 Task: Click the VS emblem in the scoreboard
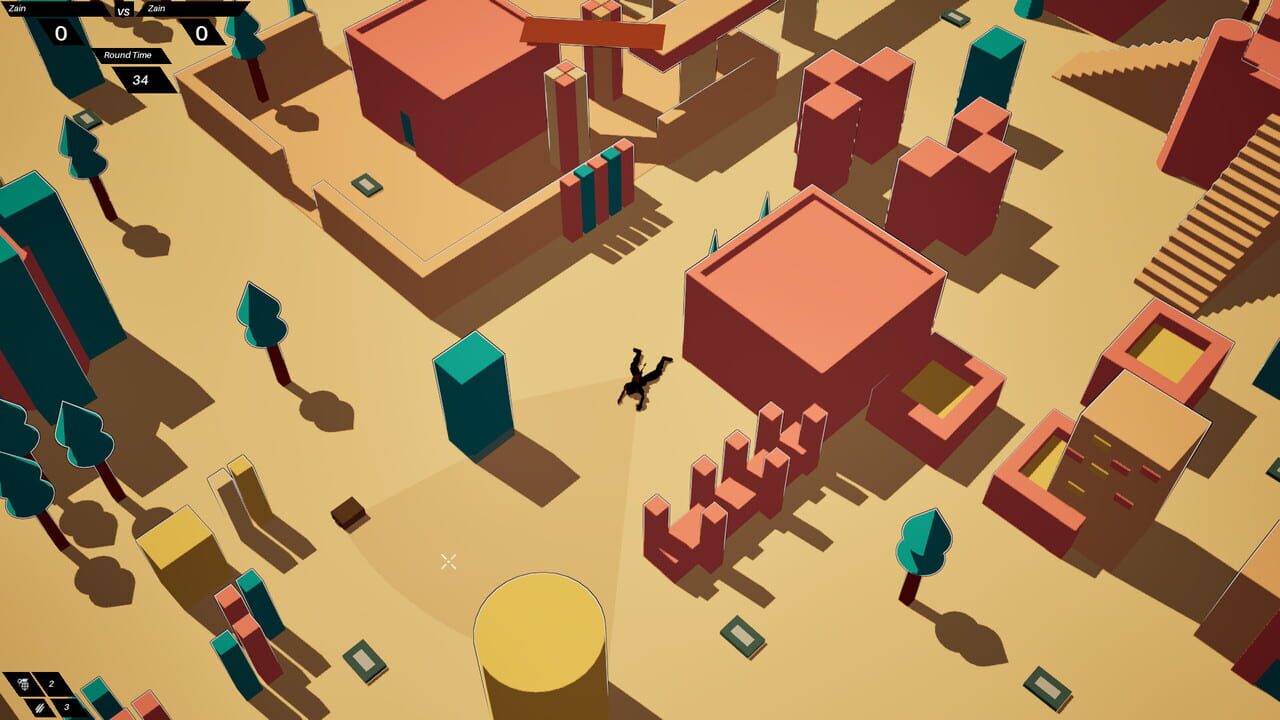click(x=122, y=11)
